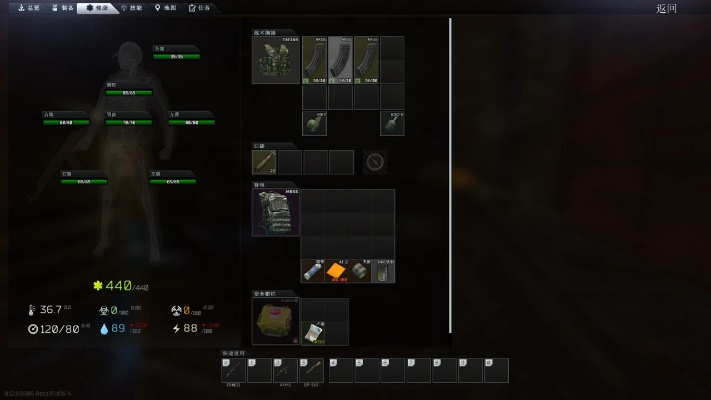The width and height of the screenshot is (711, 400).
Task: Open the 装备 gear tab
Action: coord(62,7)
